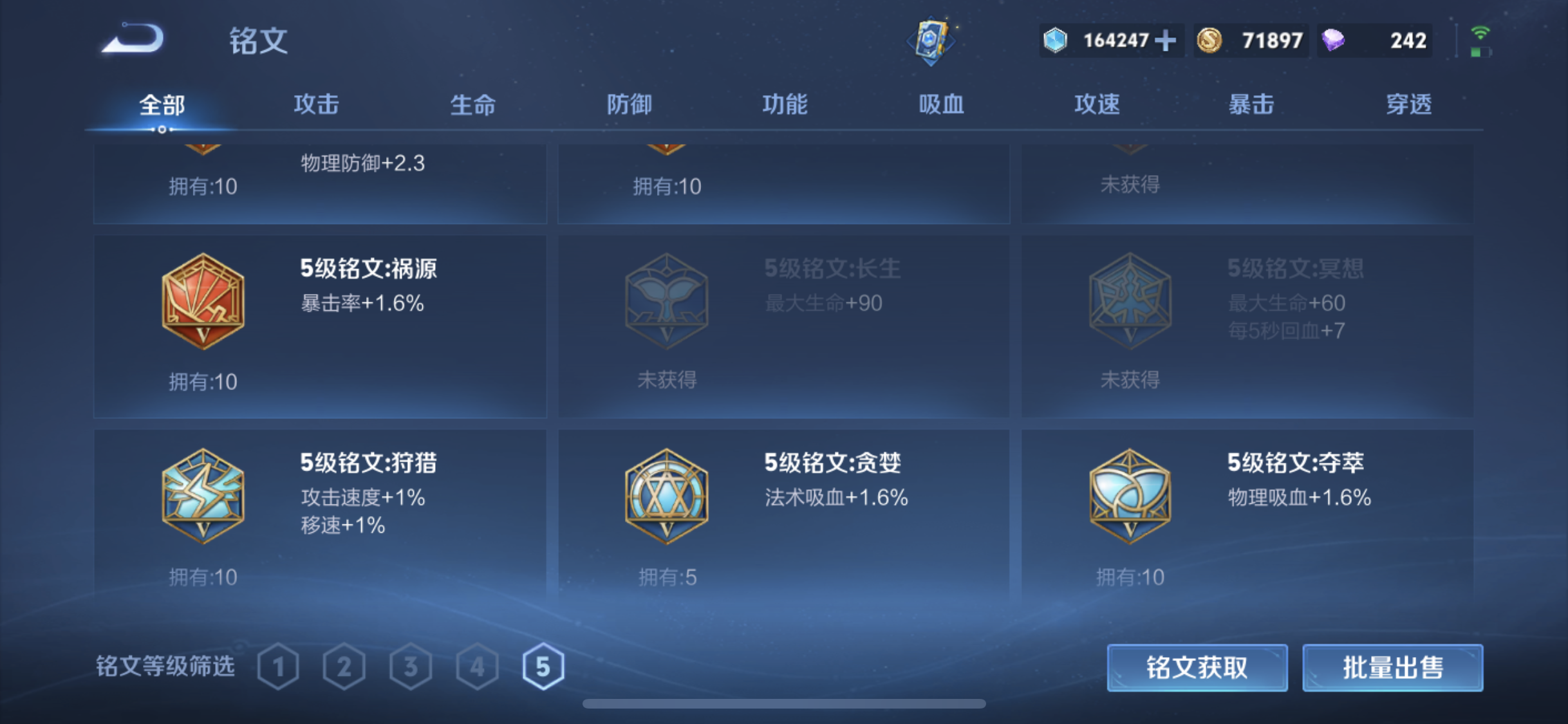Switch to the 穿透 tab
This screenshot has width=1568, height=724.
pos(1409,104)
